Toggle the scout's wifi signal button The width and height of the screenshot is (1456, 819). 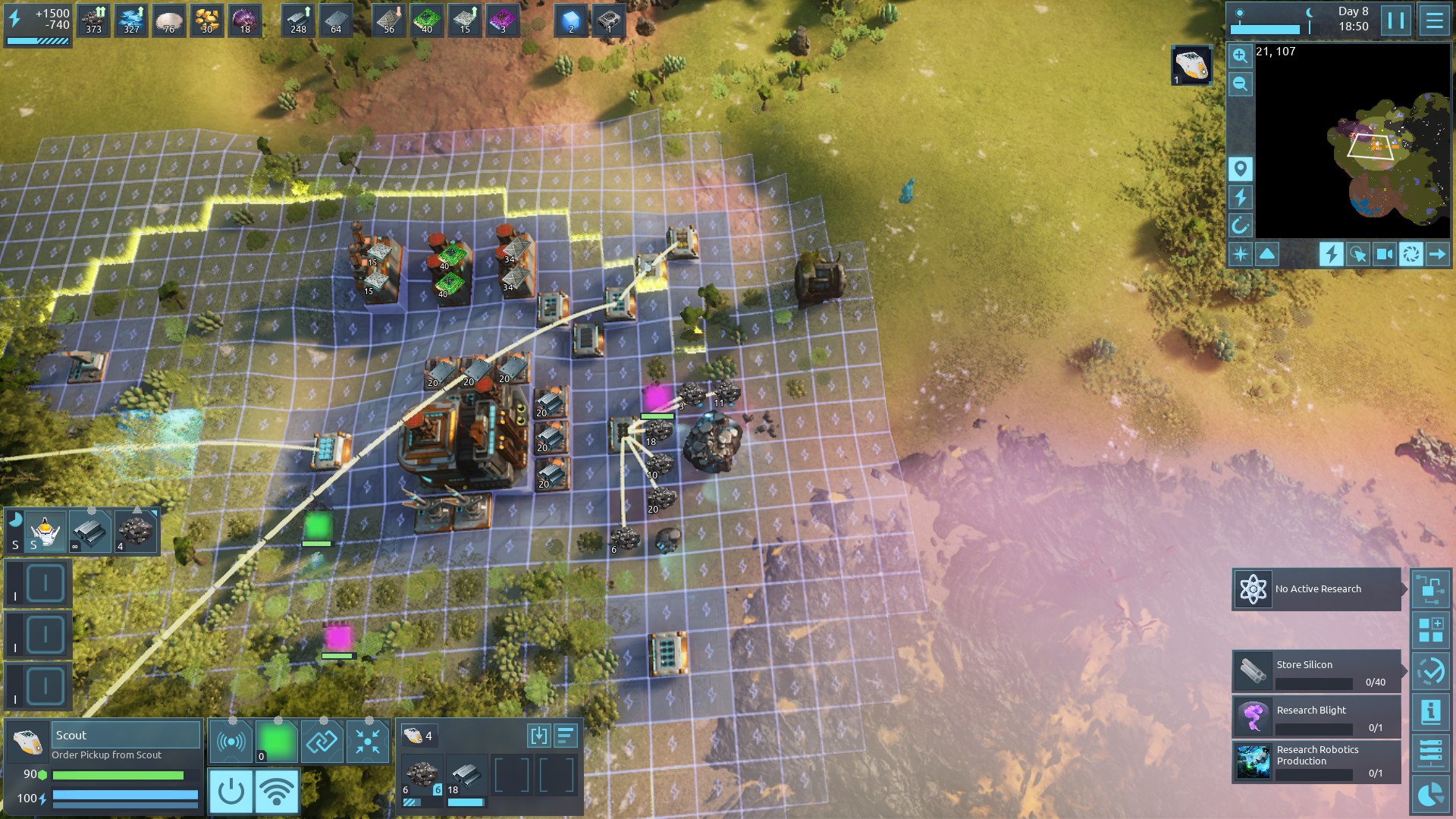(277, 791)
